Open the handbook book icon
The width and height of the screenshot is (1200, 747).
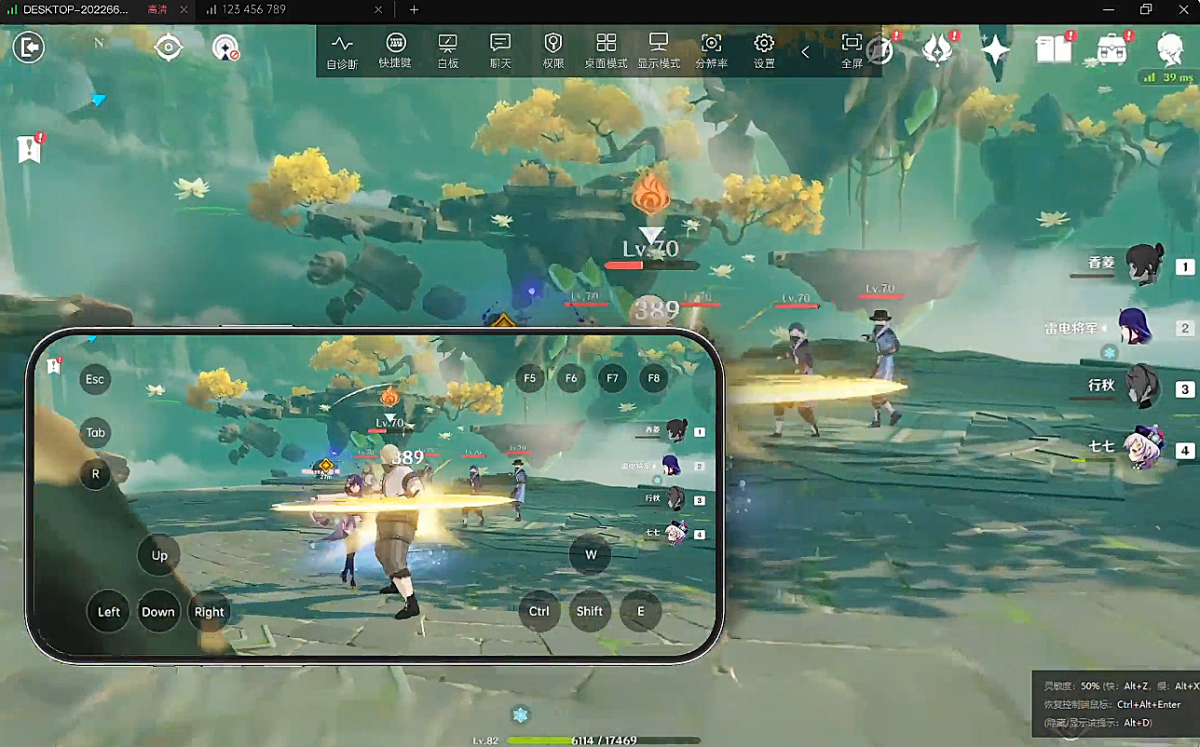click(1053, 48)
